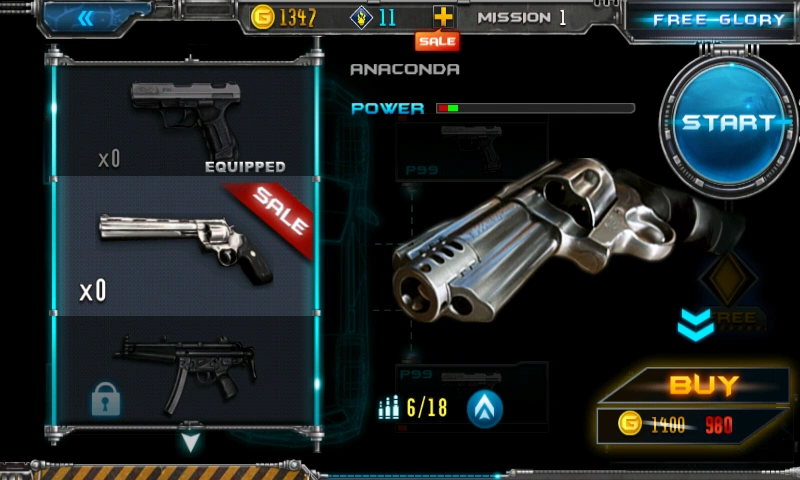This screenshot has width=800, height=480.
Task: Go back with the double-arrow button
Action: [x=88, y=17]
